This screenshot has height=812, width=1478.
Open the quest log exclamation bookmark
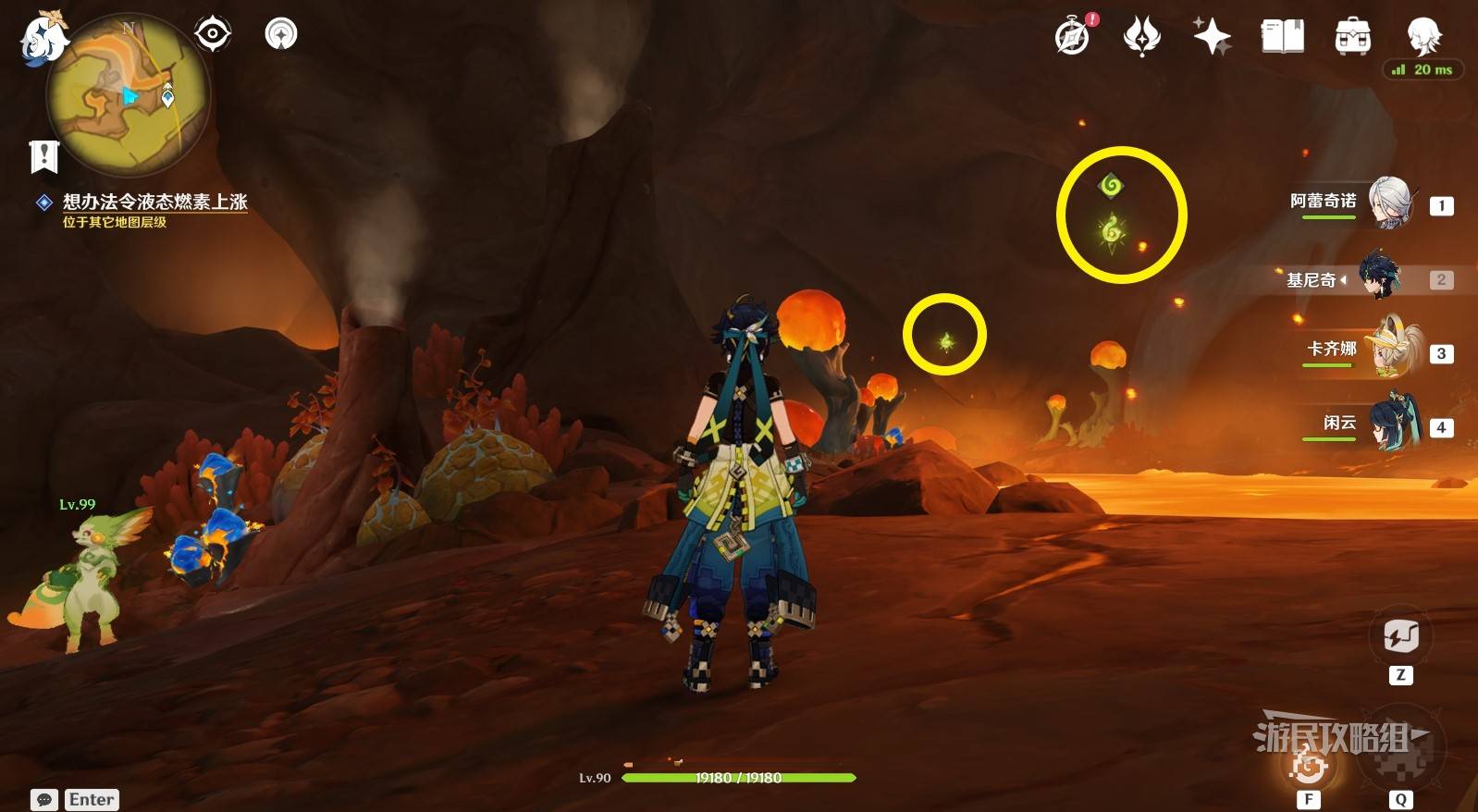pyautogui.click(x=43, y=156)
